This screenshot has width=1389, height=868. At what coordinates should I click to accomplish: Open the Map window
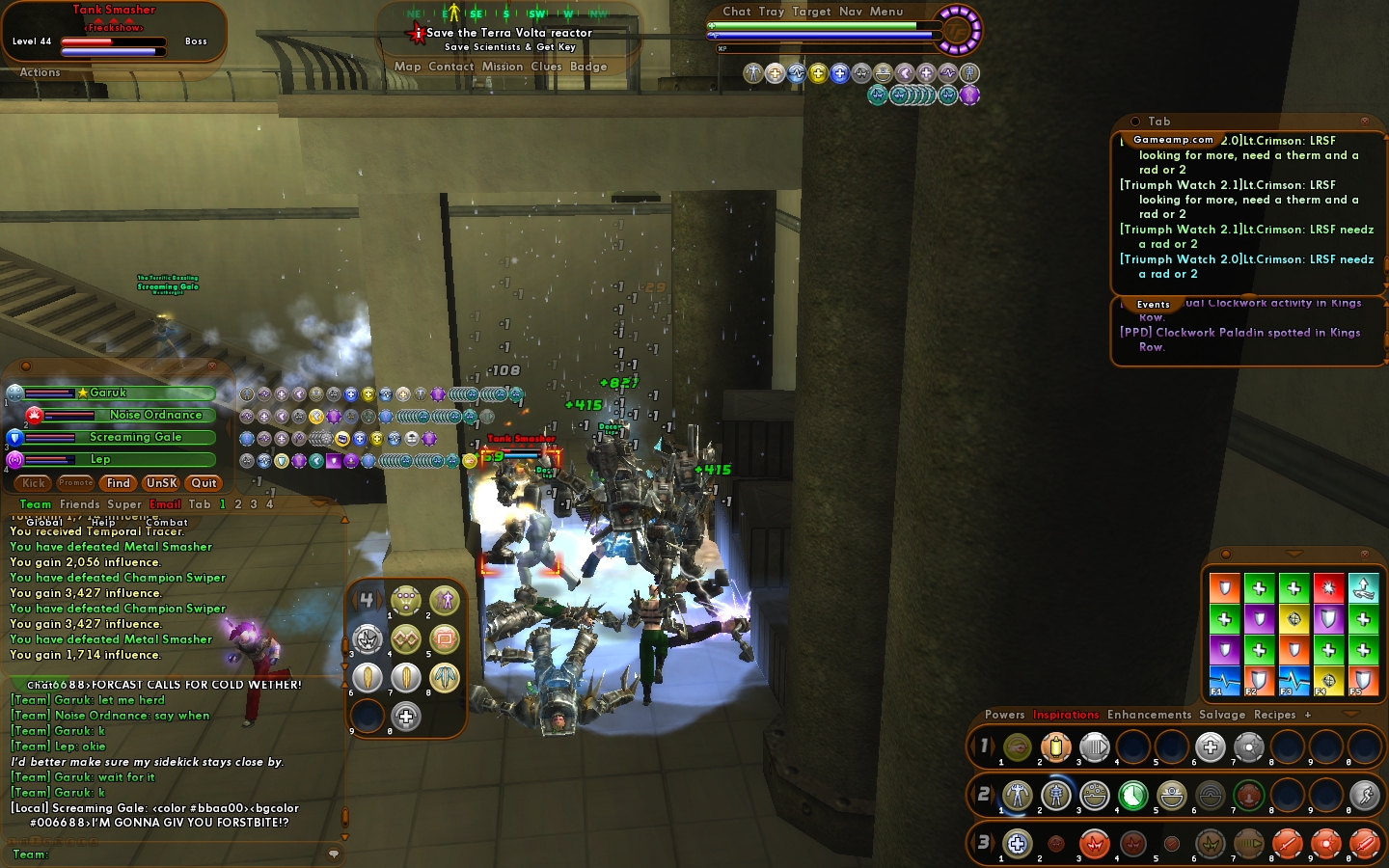coord(407,67)
